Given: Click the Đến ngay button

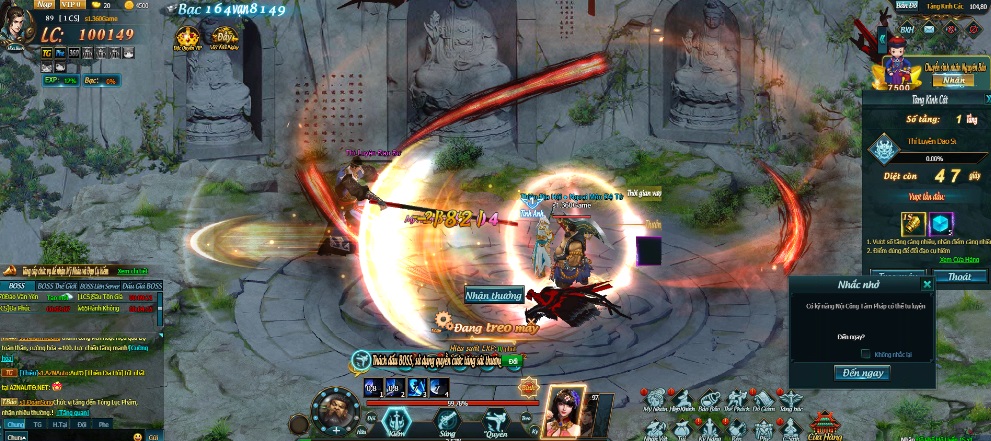Looking at the screenshot, I should 861,373.
